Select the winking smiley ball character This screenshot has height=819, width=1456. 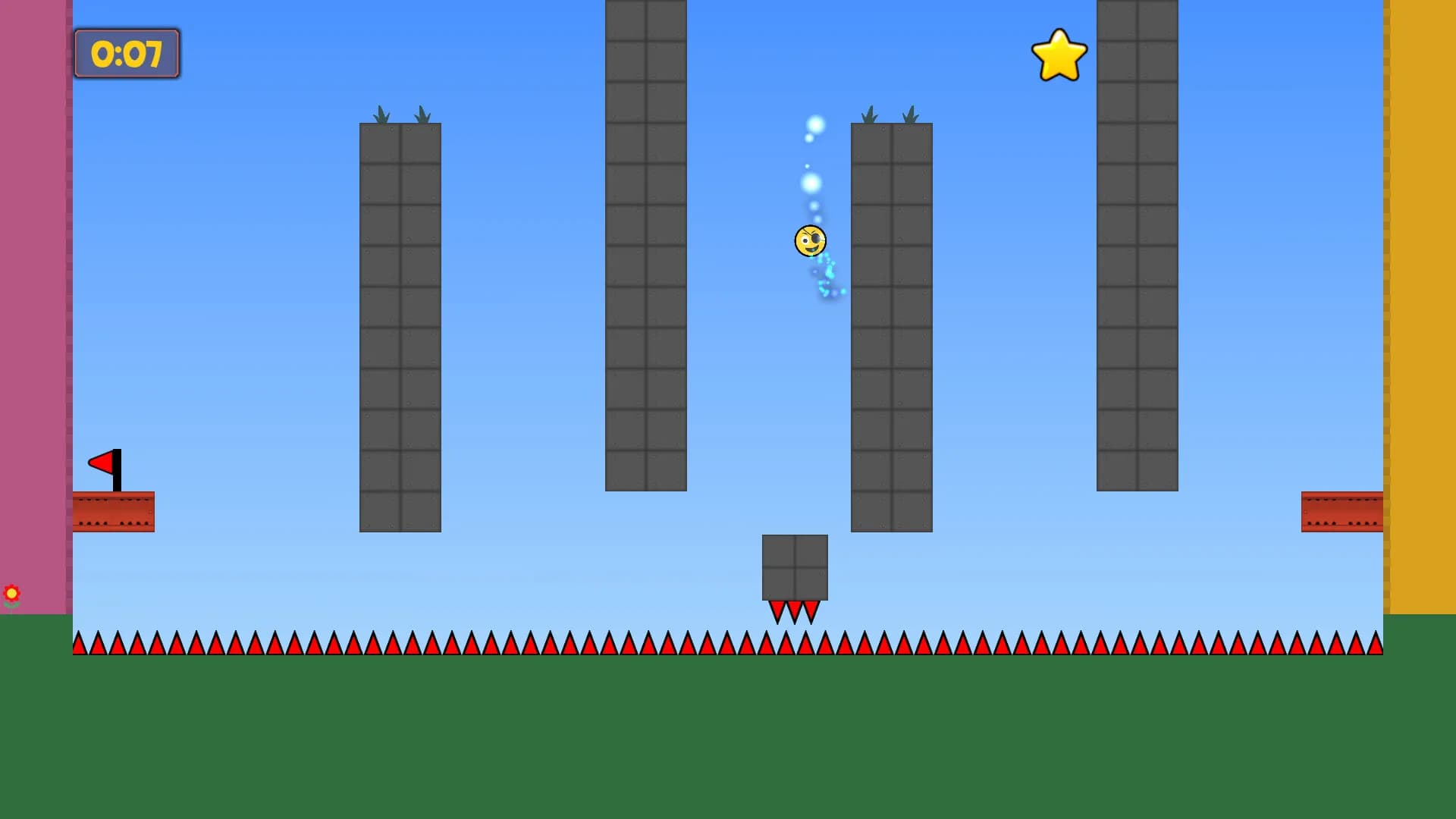pos(809,241)
